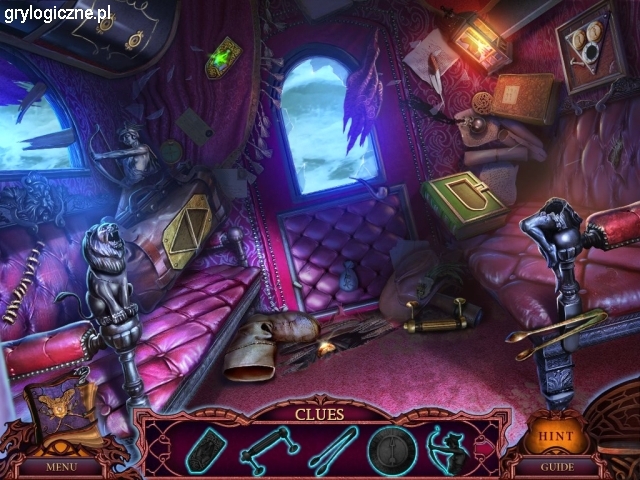Image resolution: width=640 pixels, height=480 pixels.
Task: Open the strategy Guide
Action: point(556,466)
